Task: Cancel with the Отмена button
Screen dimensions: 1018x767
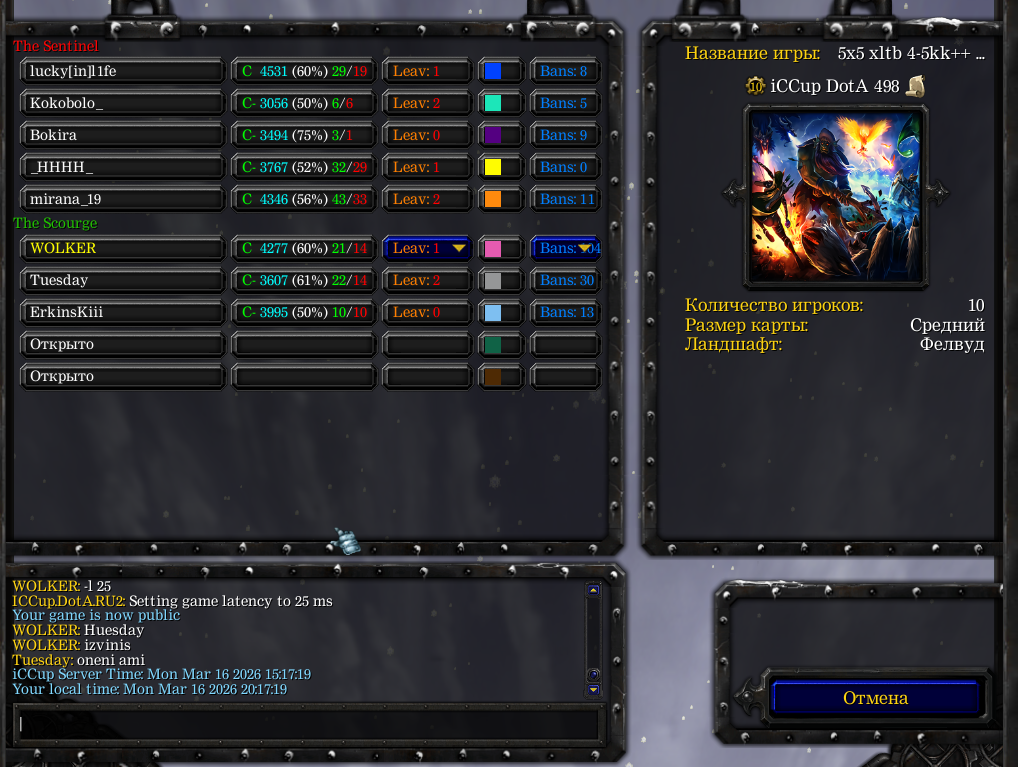Action: click(875, 698)
